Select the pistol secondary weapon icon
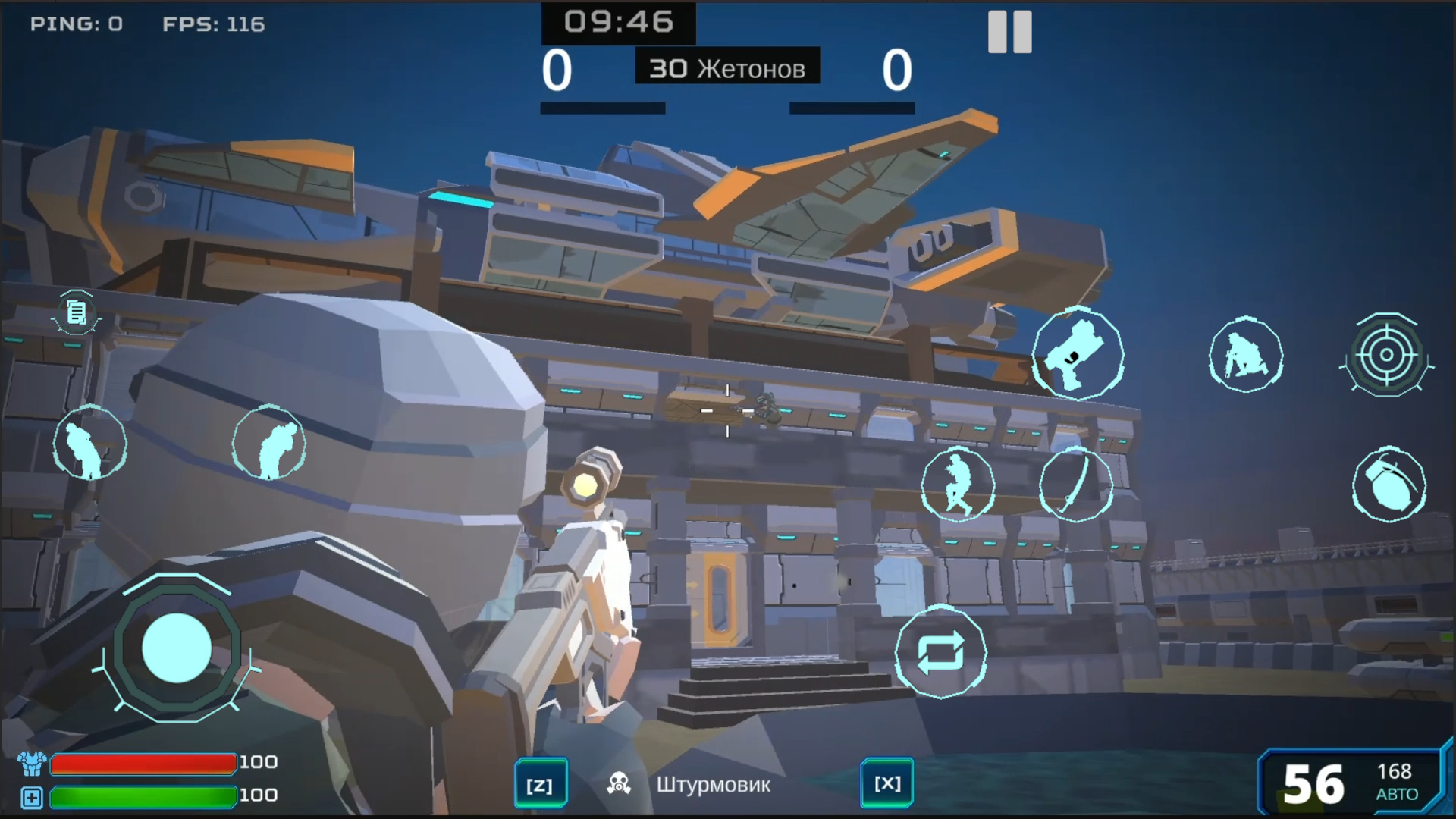The width and height of the screenshot is (1456, 819). pos(1077,356)
